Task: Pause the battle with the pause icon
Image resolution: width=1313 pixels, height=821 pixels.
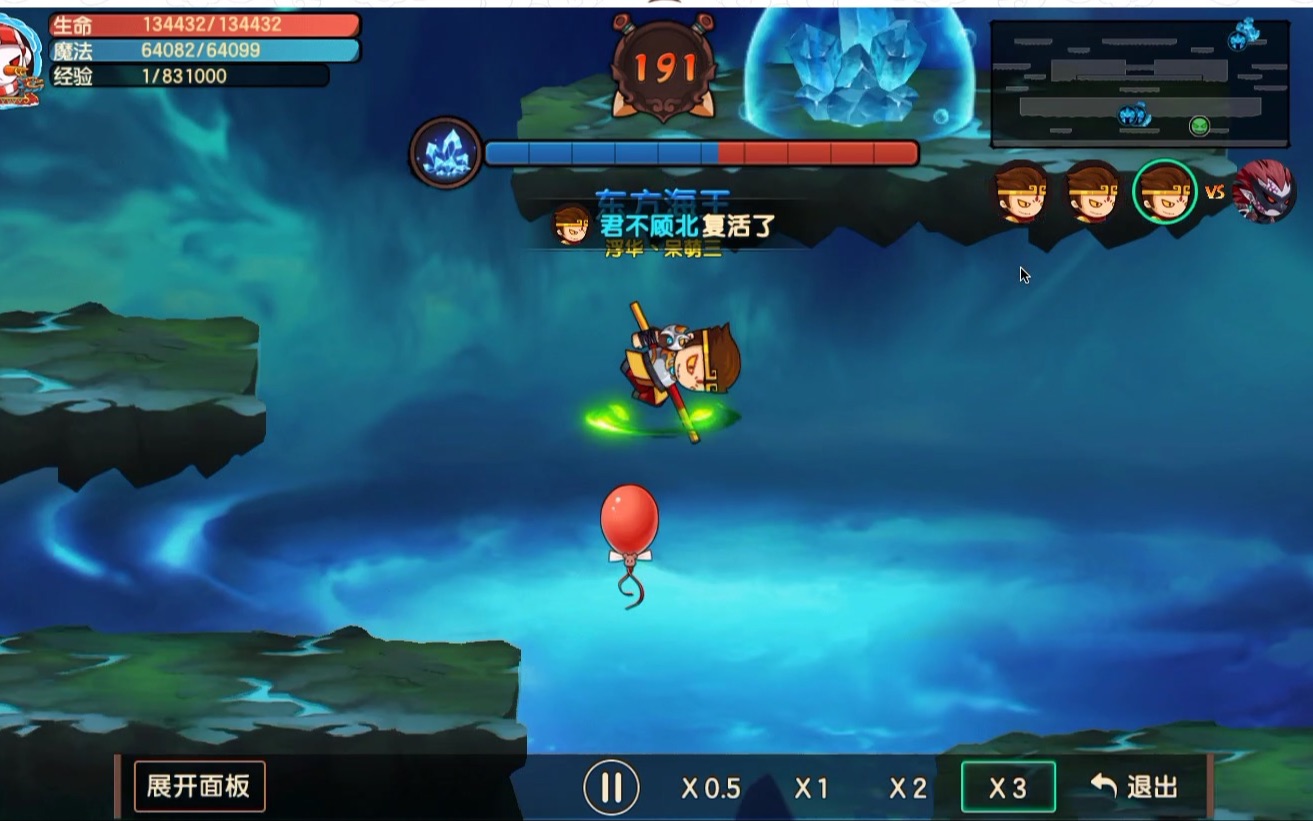Action: tap(613, 786)
